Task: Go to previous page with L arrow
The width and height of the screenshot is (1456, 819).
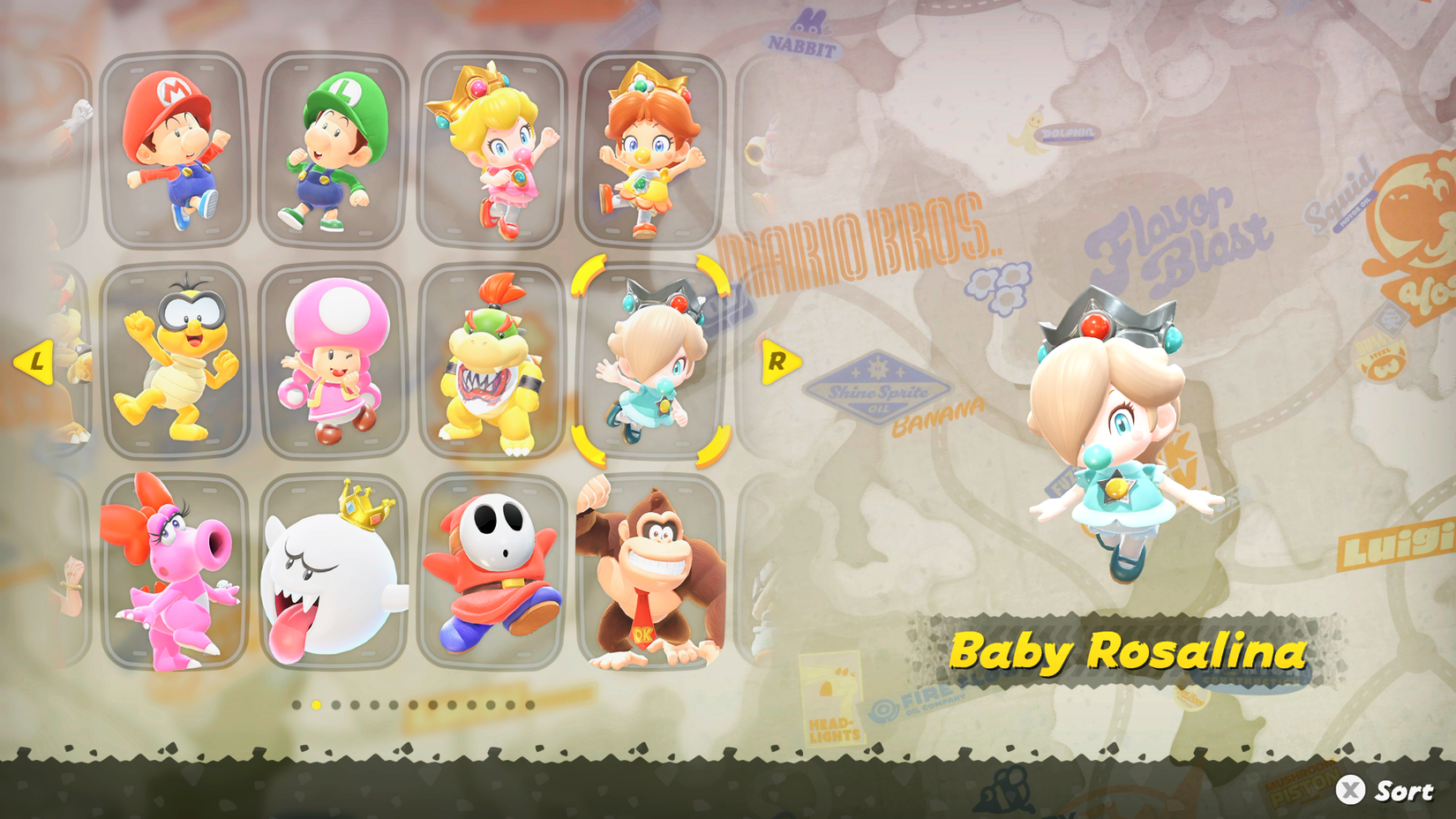Action: point(37,361)
